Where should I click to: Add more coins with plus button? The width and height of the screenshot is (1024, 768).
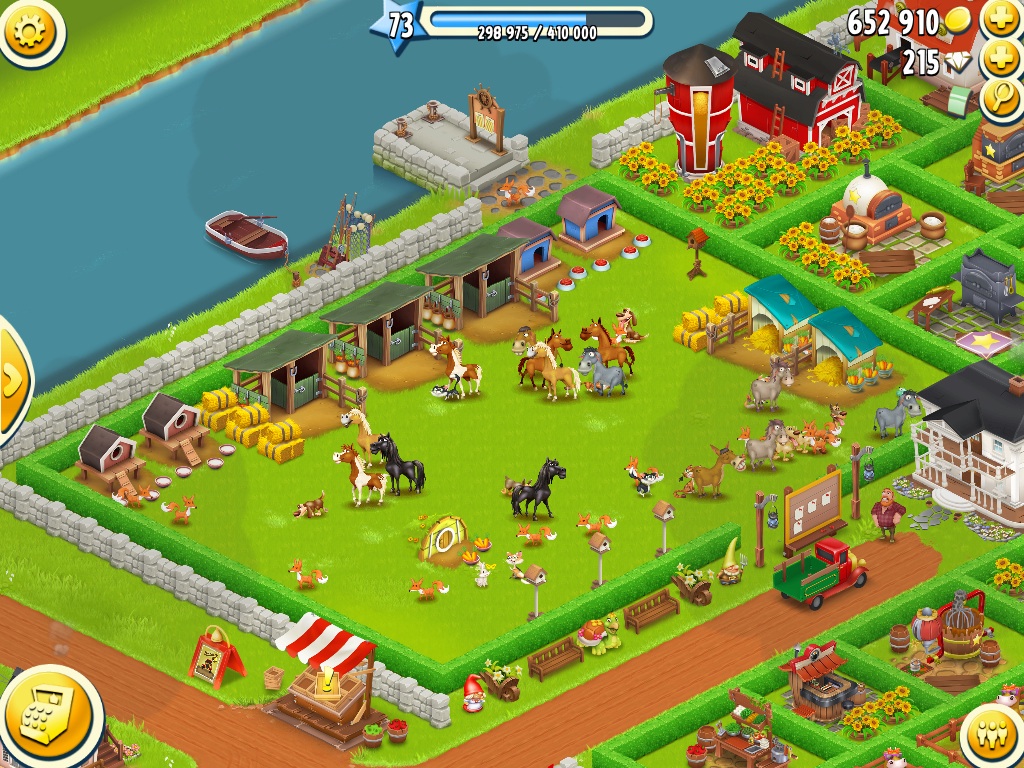click(x=999, y=18)
